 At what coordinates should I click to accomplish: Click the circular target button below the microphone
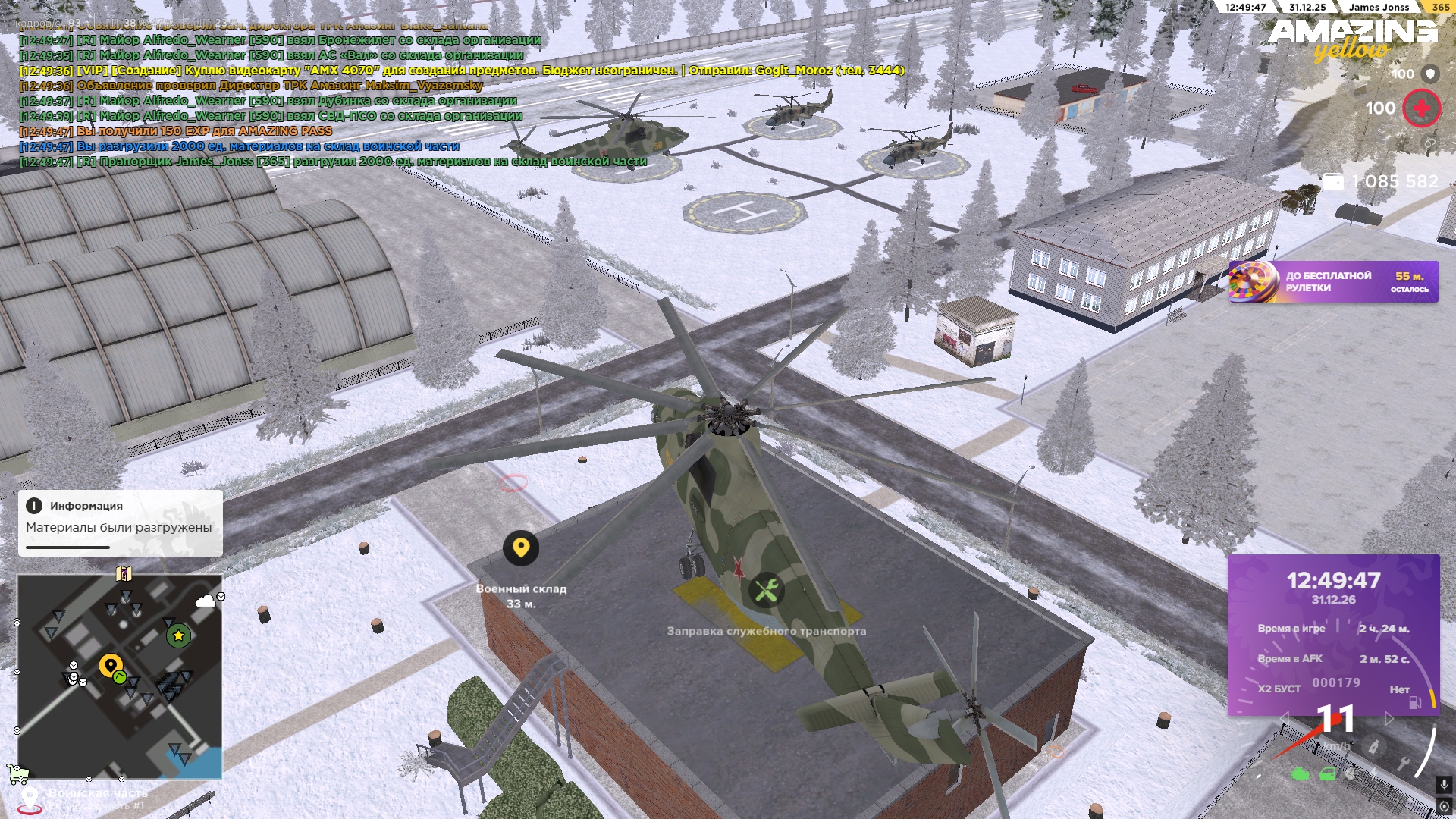point(1444,805)
